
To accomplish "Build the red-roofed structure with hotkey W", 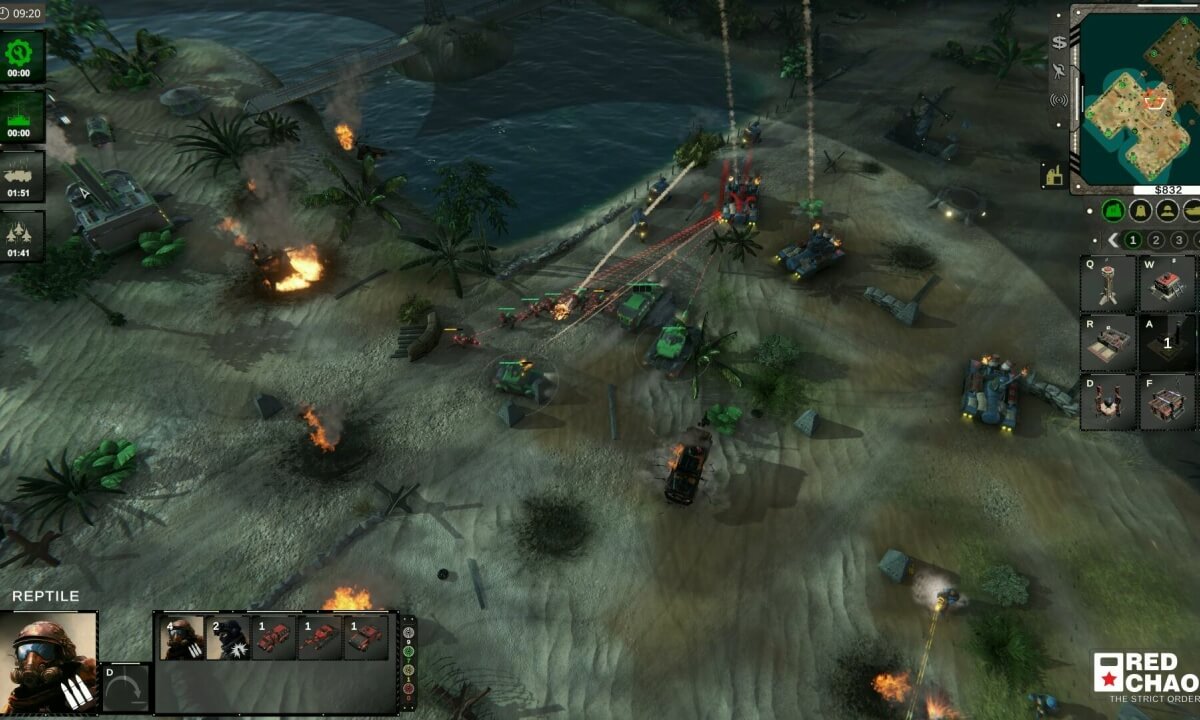I will (x=1167, y=284).
